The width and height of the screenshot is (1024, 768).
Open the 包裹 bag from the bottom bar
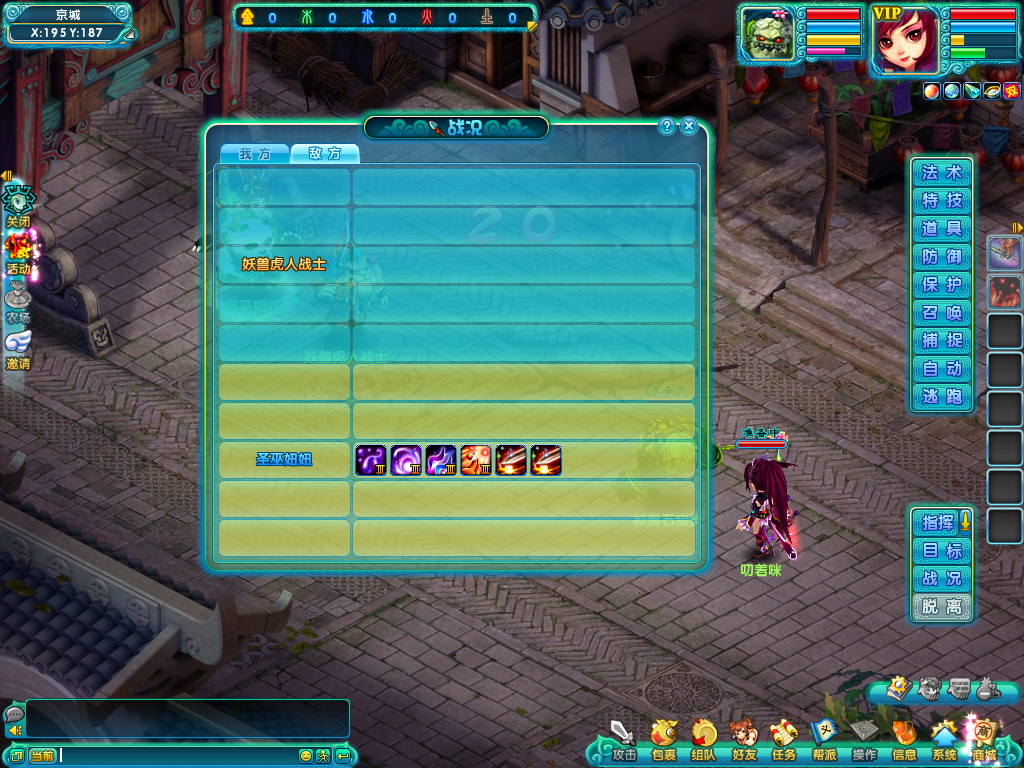tap(664, 739)
